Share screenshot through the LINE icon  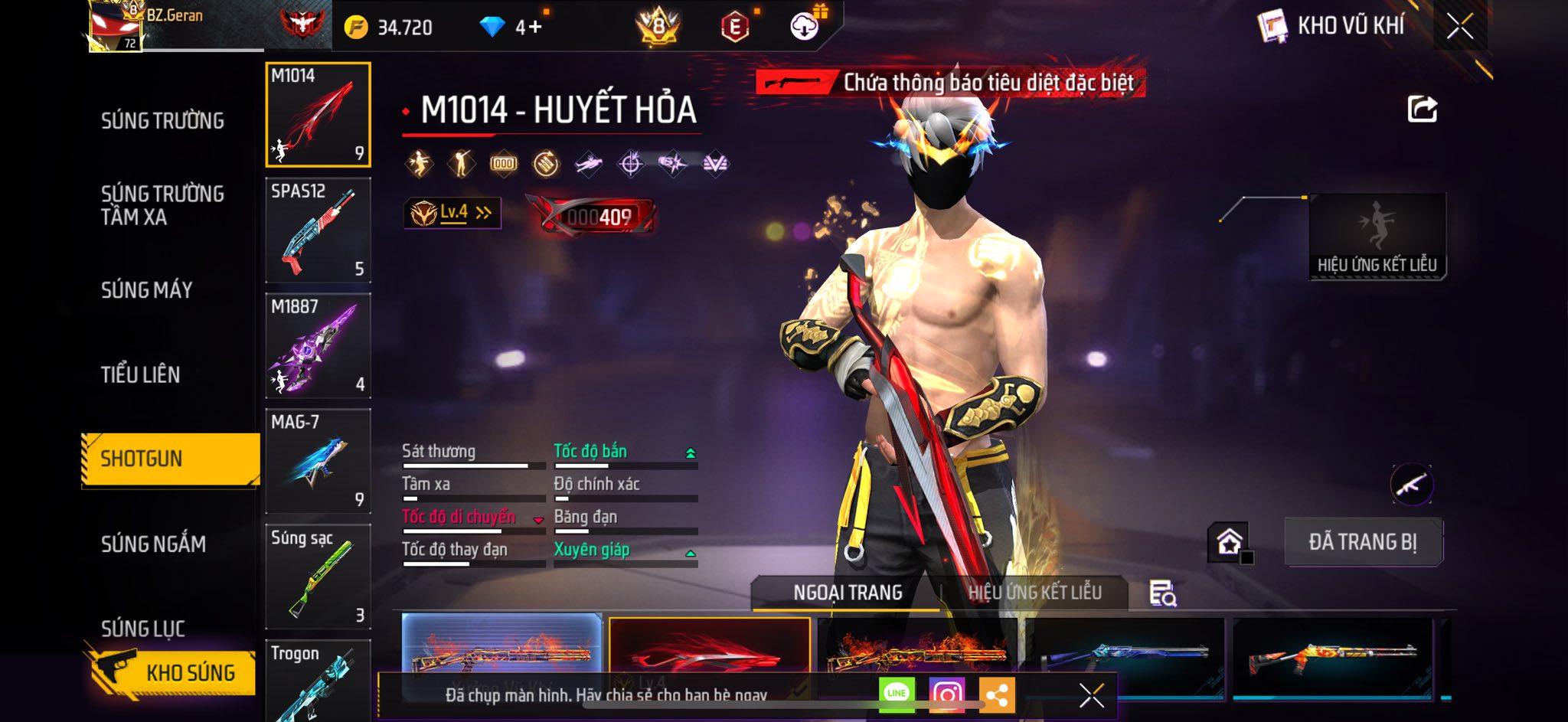(x=897, y=694)
